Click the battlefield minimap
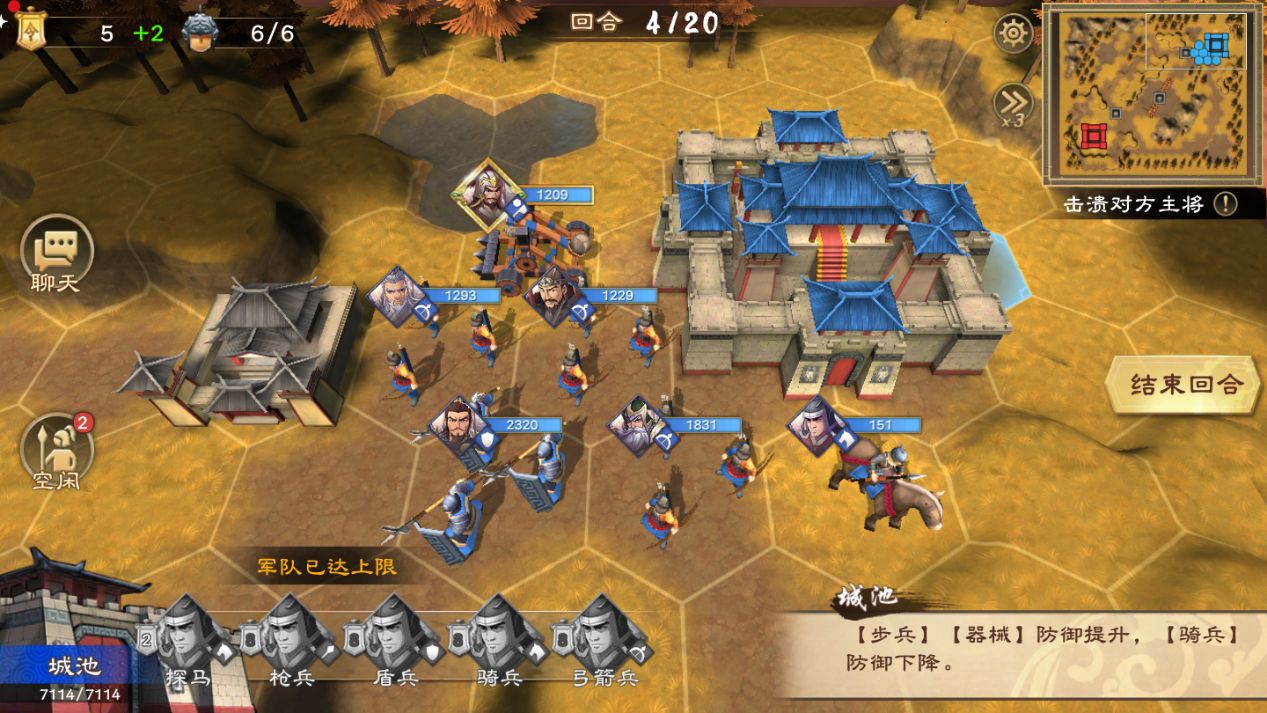1267x713 pixels. pyautogui.click(x=1153, y=93)
